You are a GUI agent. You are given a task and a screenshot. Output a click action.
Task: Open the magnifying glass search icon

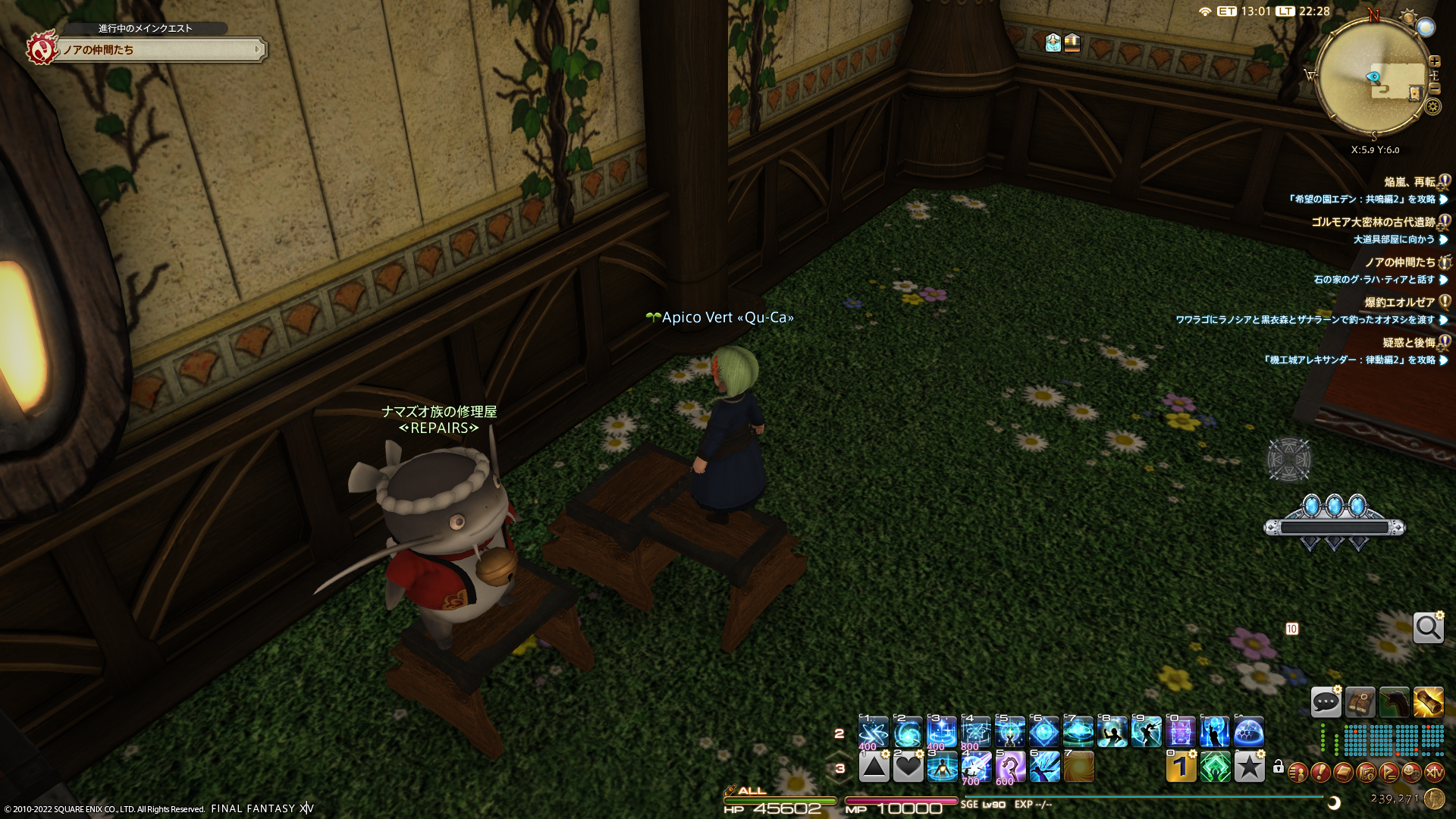[1428, 628]
